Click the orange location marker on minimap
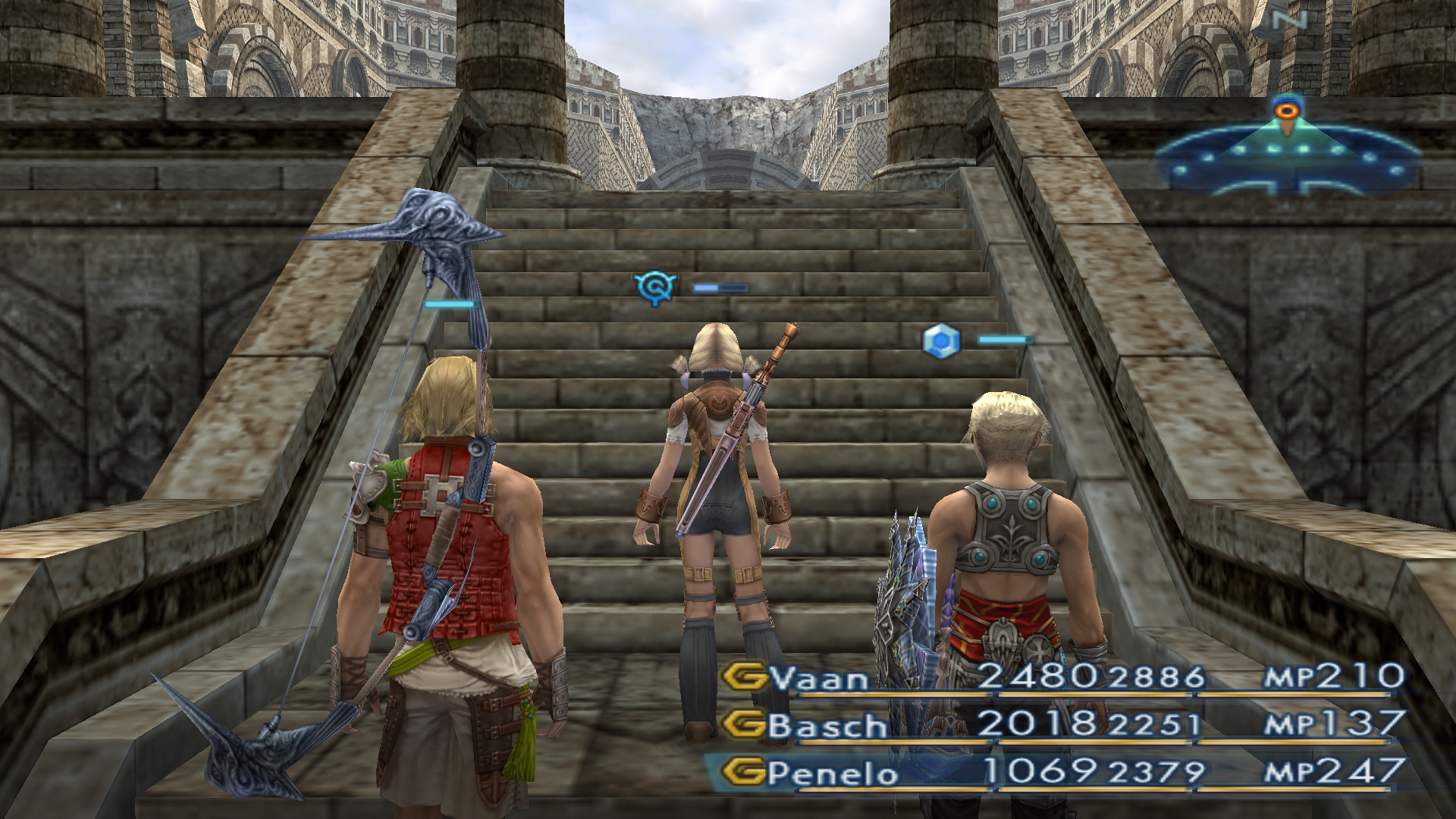The height and width of the screenshot is (819, 1456). point(1286,111)
